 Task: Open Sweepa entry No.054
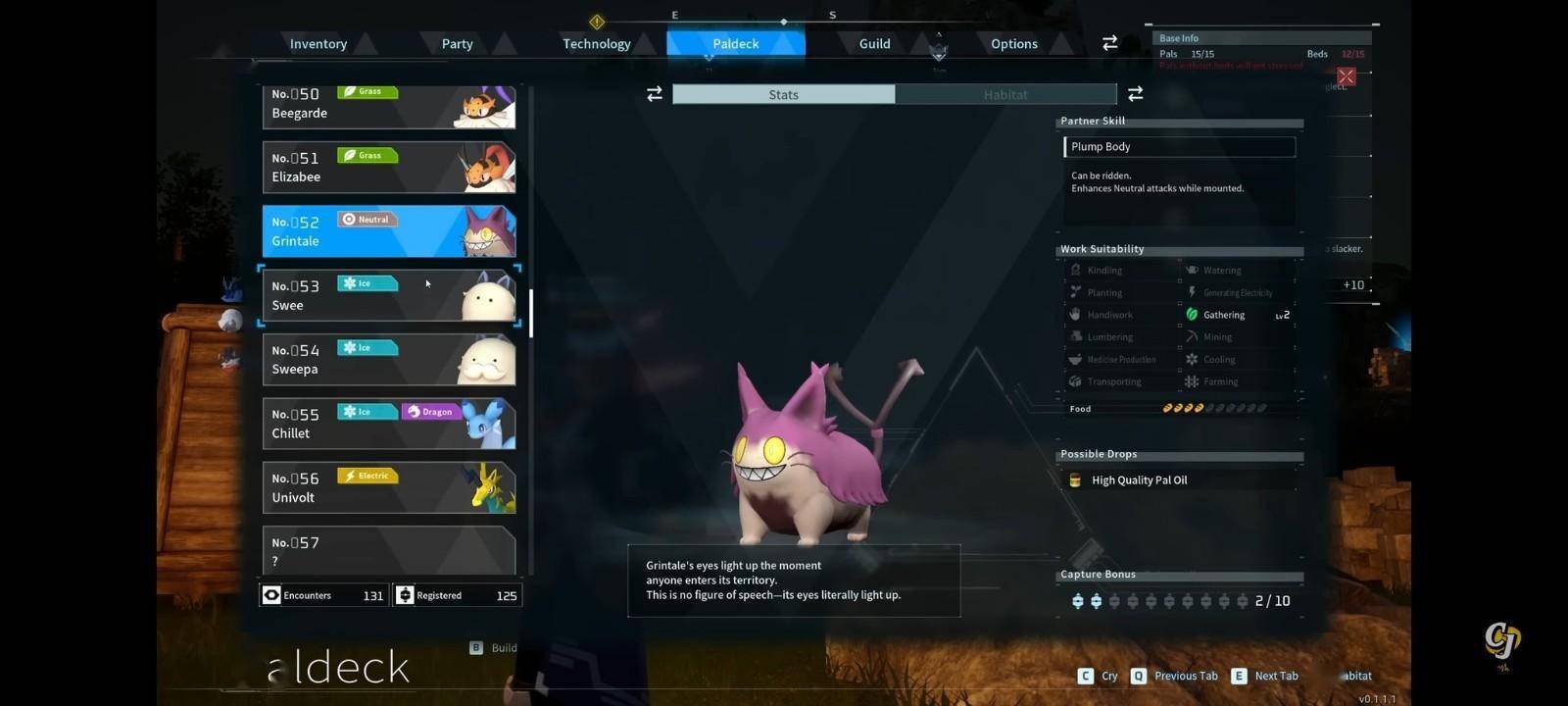click(x=388, y=360)
